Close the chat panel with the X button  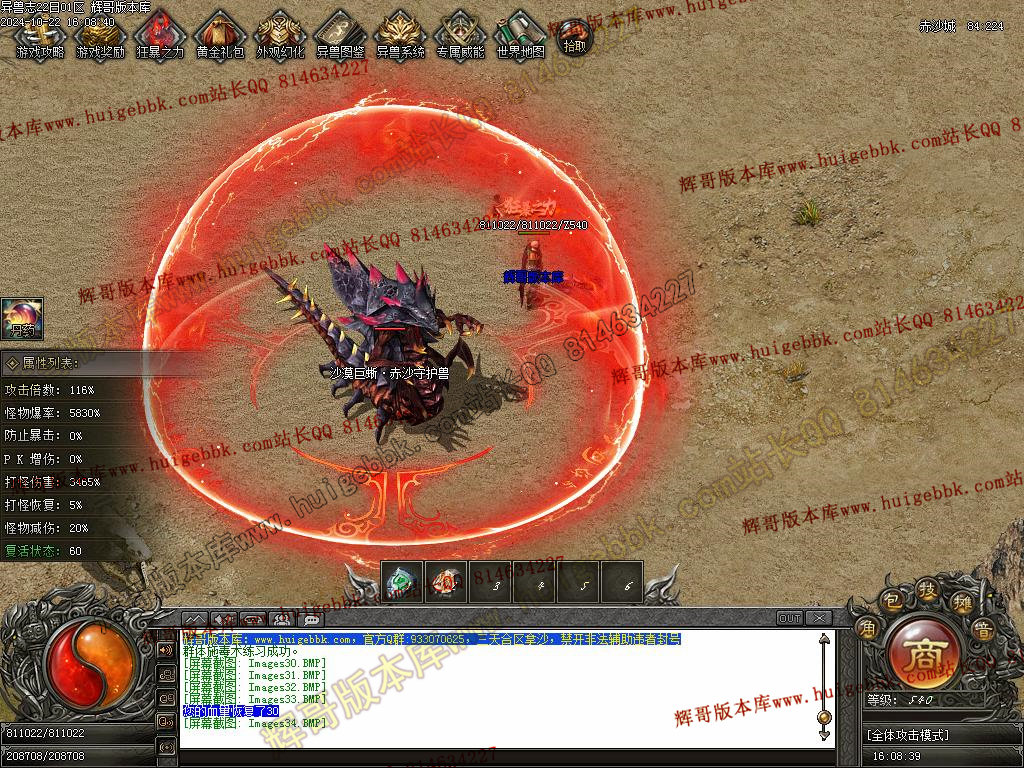(x=818, y=618)
